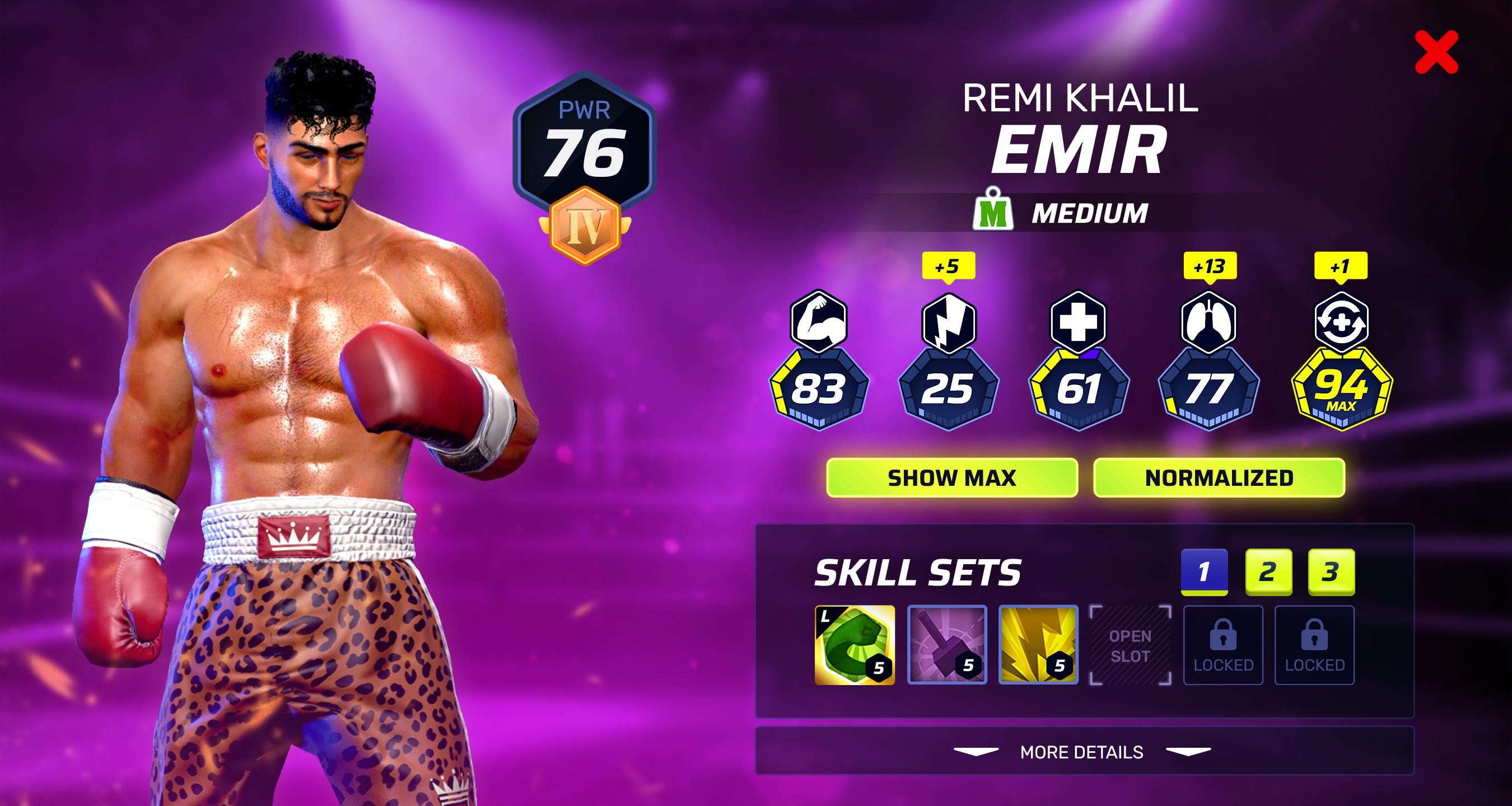The height and width of the screenshot is (806, 1512).
Task: Click the SHOW MAX button
Action: coord(951,477)
